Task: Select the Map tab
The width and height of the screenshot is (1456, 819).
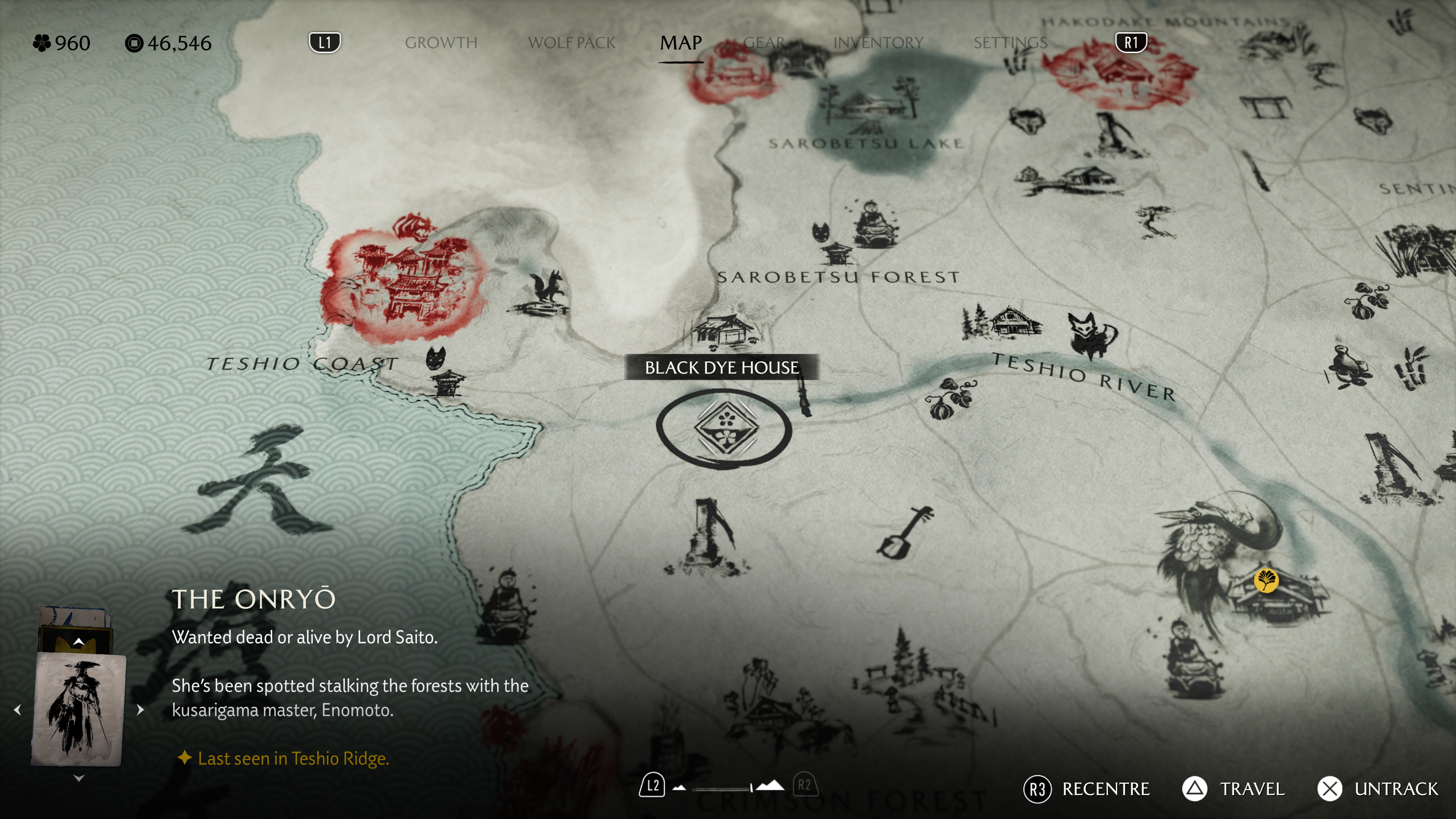Action: (x=681, y=43)
